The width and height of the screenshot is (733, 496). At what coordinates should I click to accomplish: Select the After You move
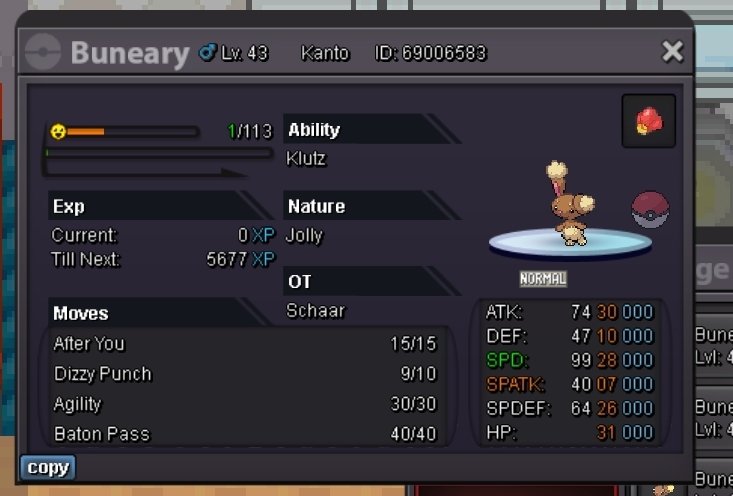245,344
